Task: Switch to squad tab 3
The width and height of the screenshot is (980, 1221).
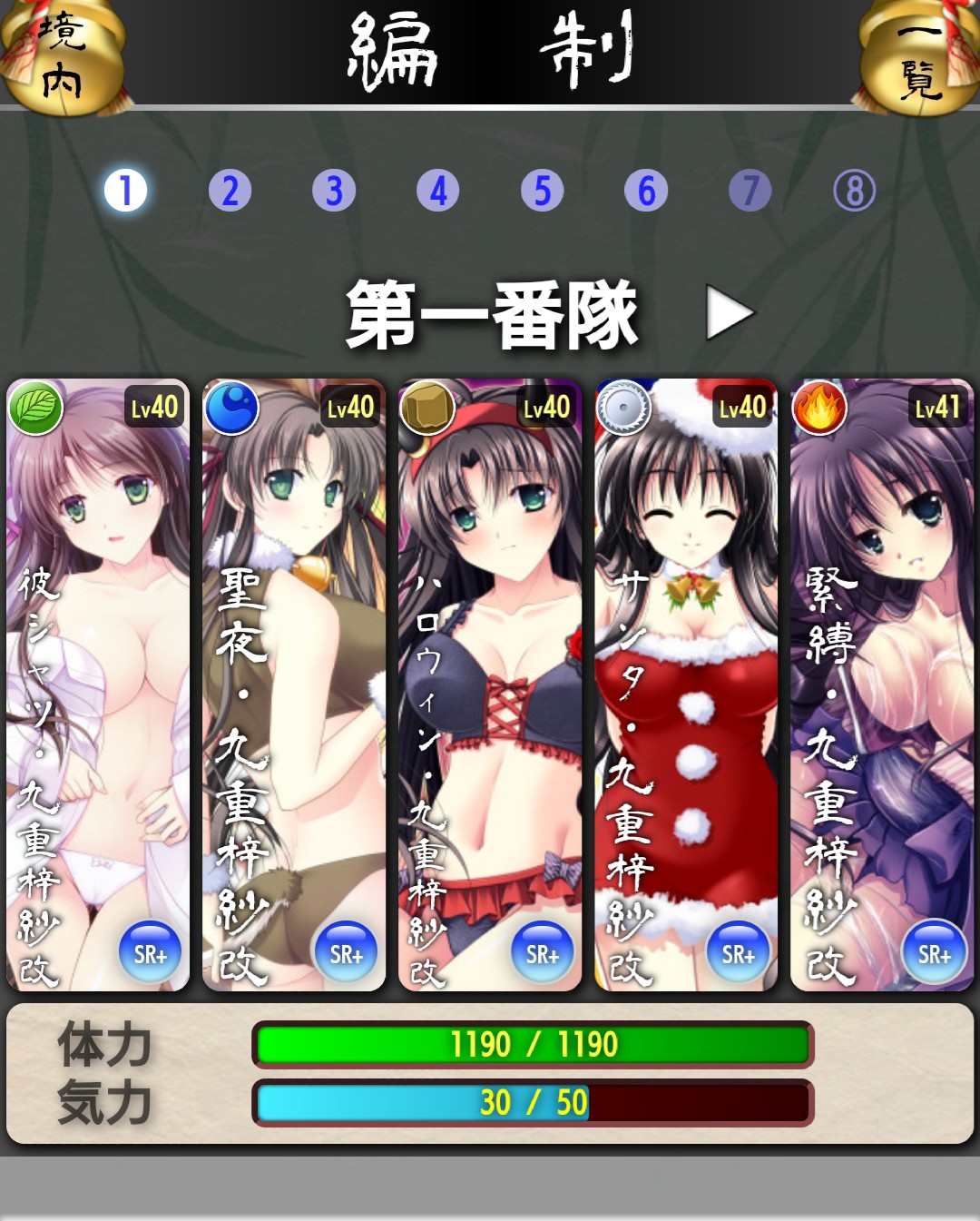Action: pyautogui.click(x=334, y=191)
